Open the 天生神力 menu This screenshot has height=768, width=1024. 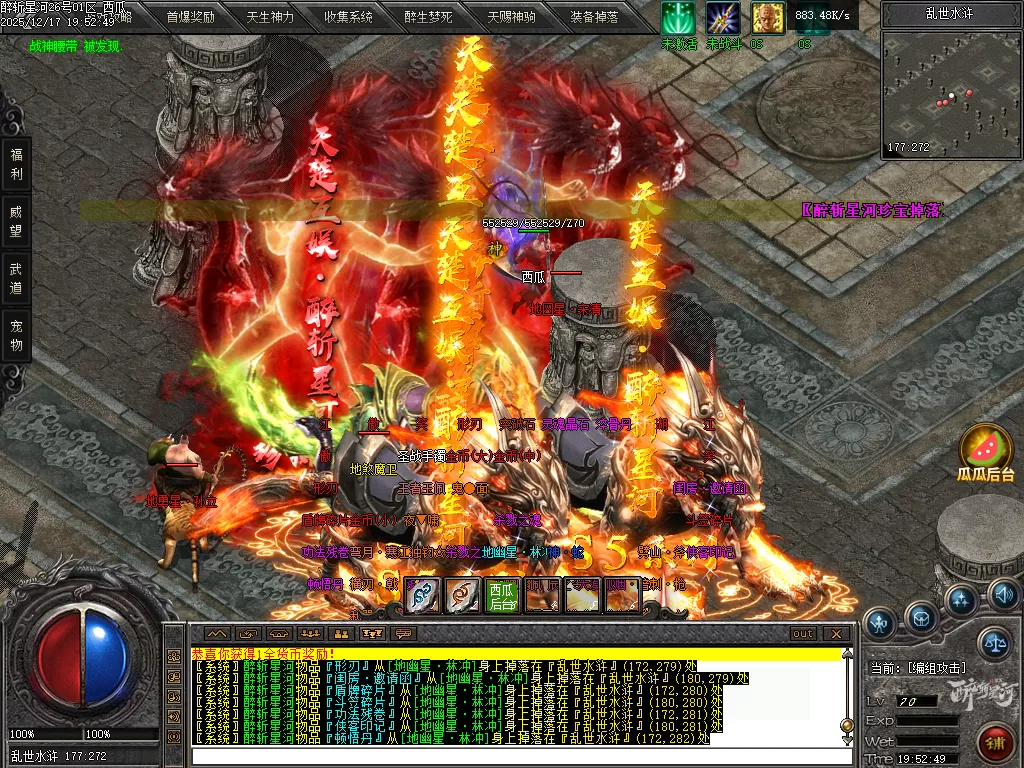point(270,16)
